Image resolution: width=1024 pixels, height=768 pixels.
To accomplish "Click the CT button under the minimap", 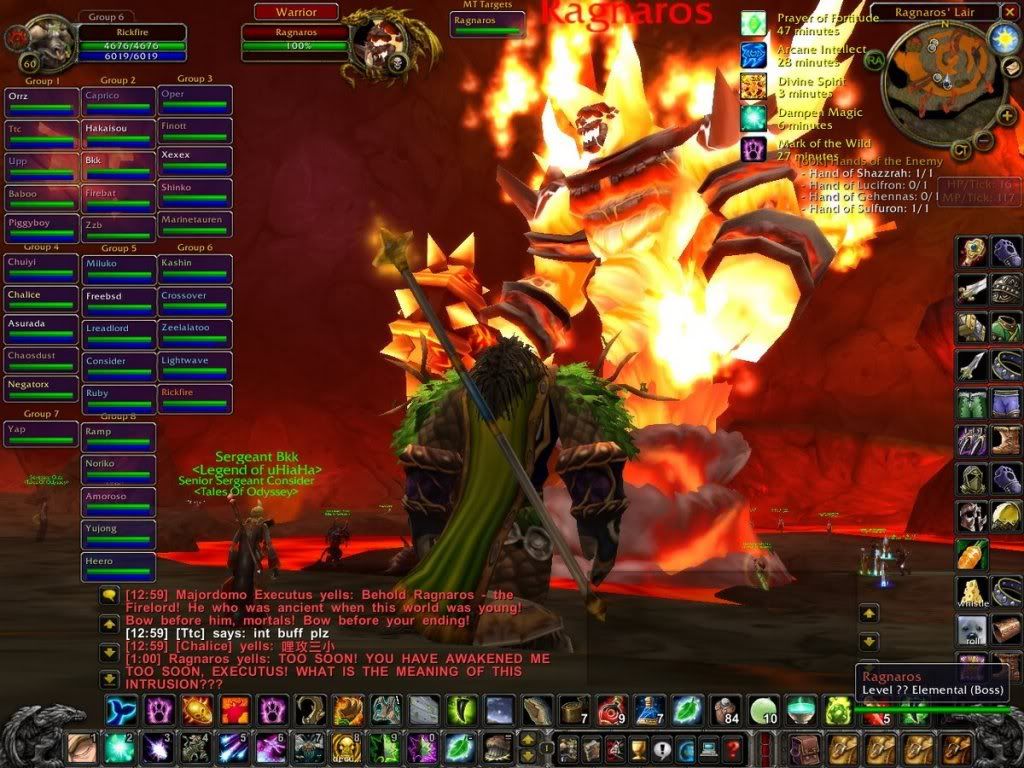I will [x=960, y=151].
